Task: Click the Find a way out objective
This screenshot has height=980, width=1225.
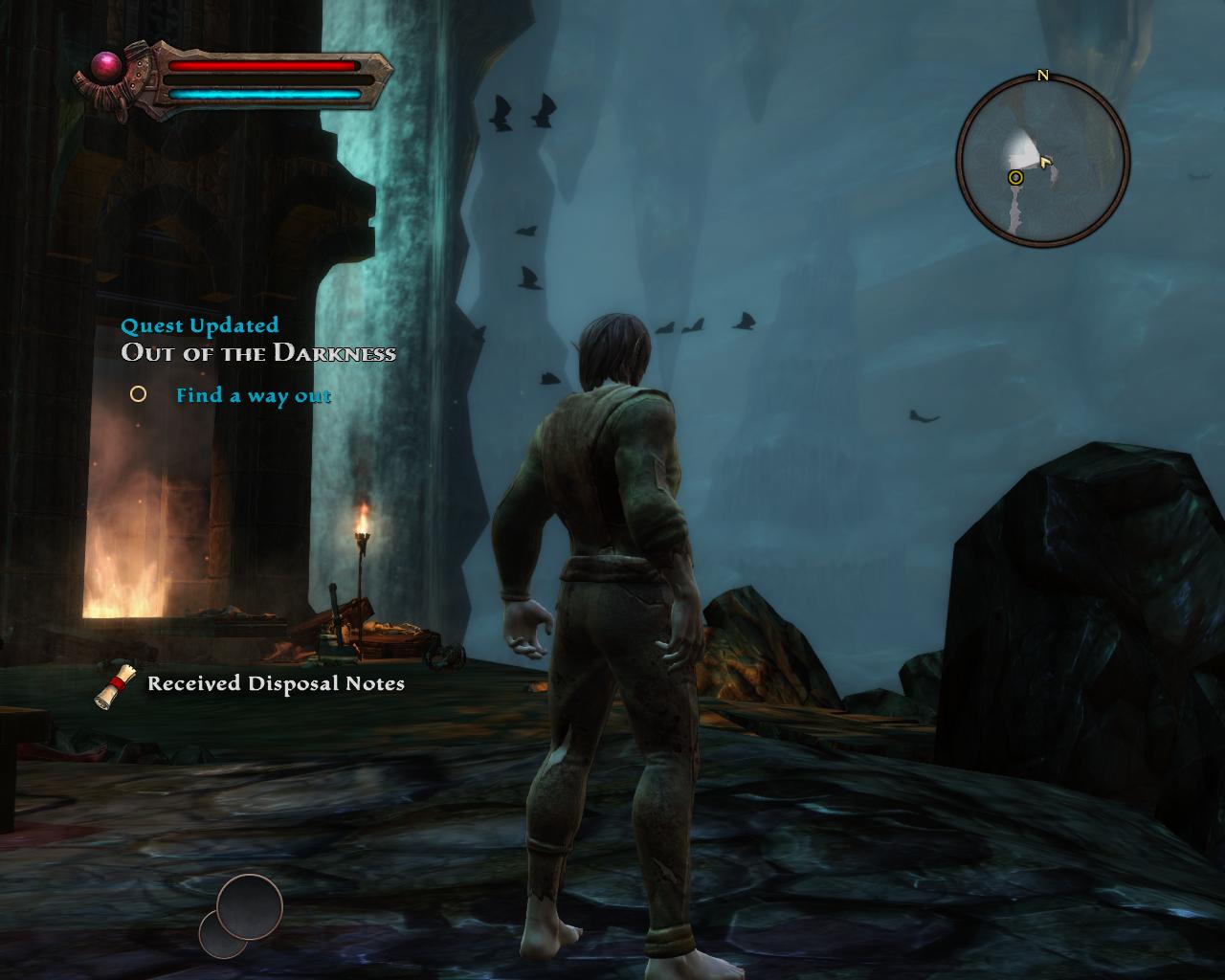Action: [253, 395]
